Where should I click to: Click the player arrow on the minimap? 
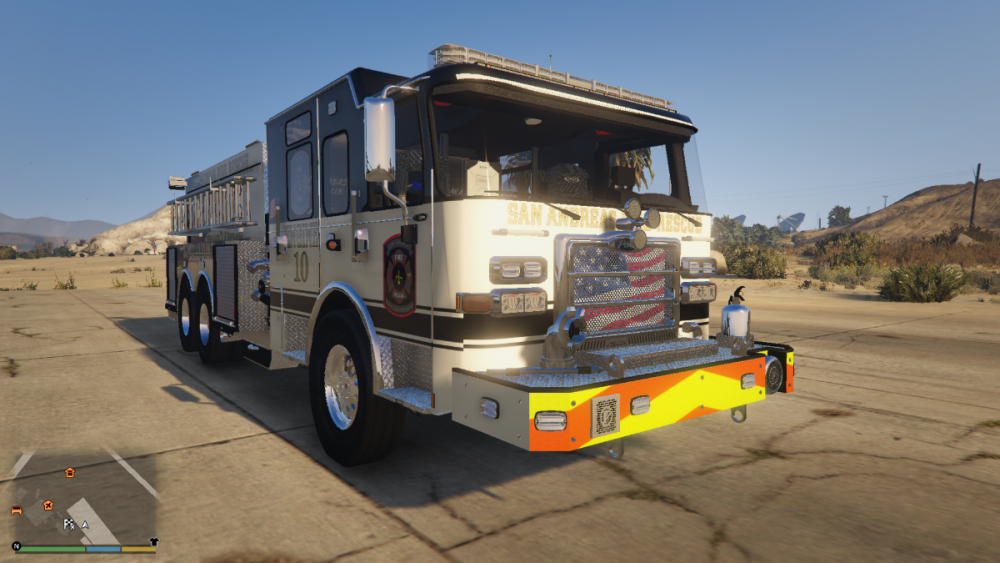coord(85,523)
